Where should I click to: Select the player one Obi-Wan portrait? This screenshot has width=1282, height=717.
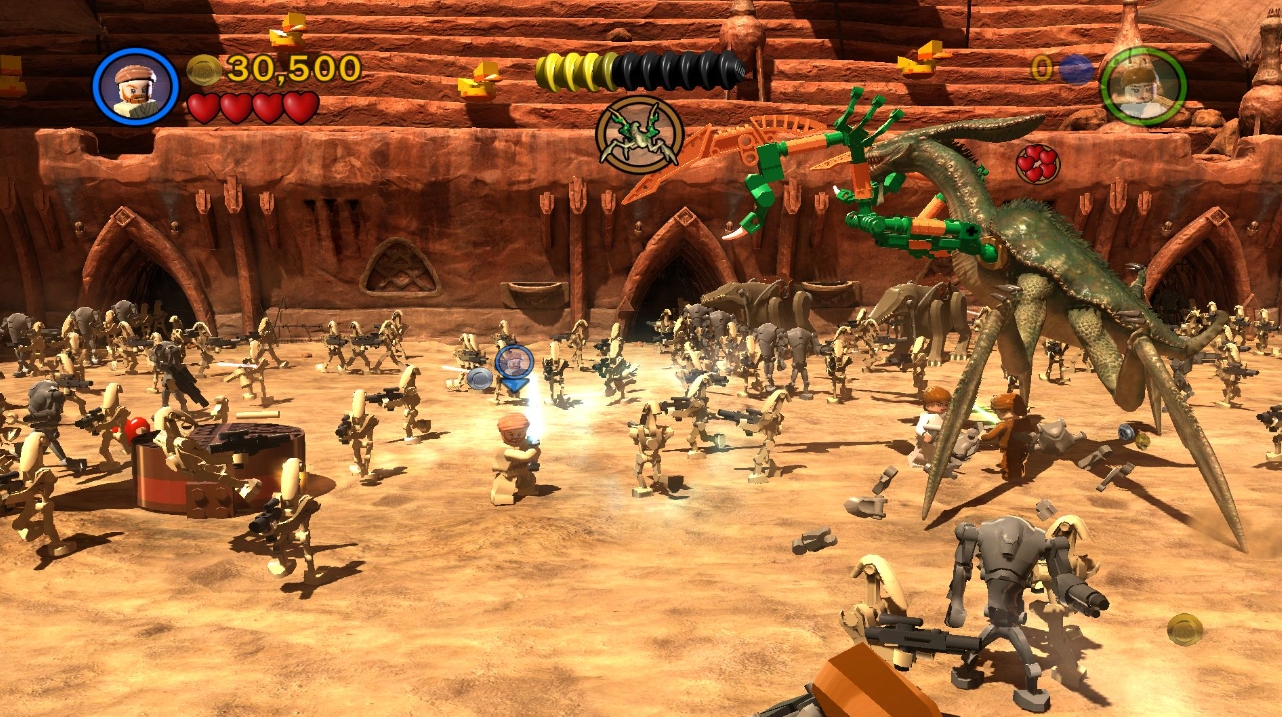135,86
